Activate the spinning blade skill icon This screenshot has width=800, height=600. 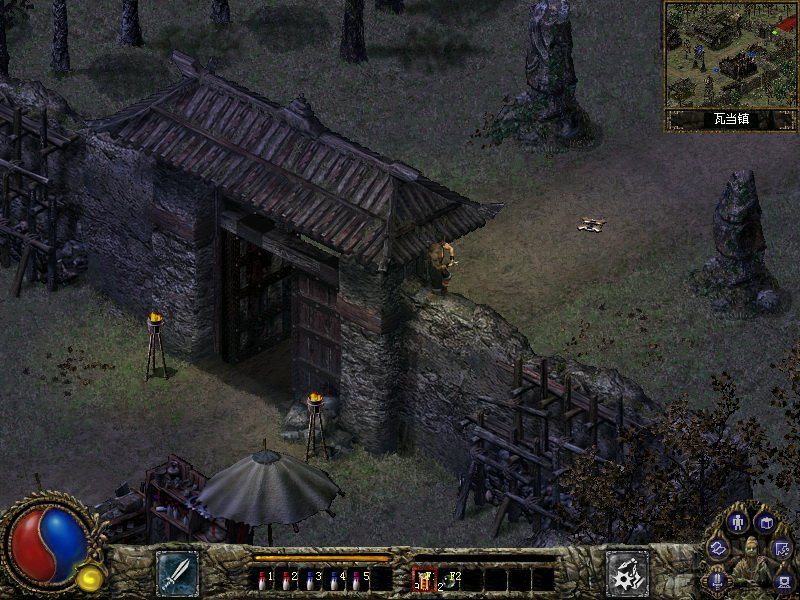click(628, 573)
